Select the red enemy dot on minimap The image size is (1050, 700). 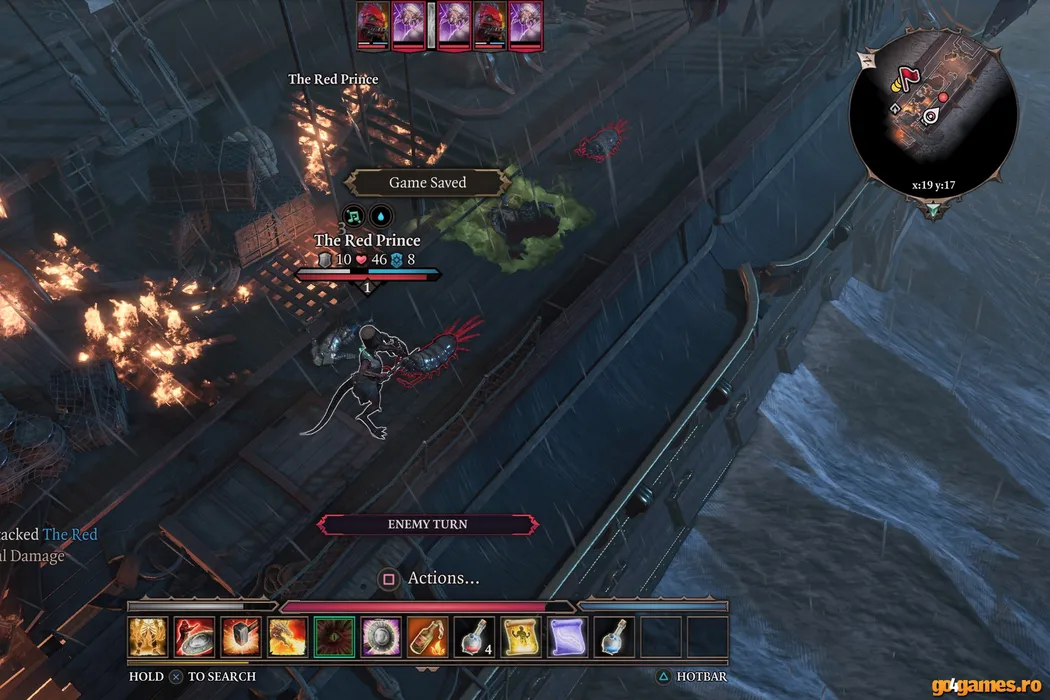pos(942,97)
